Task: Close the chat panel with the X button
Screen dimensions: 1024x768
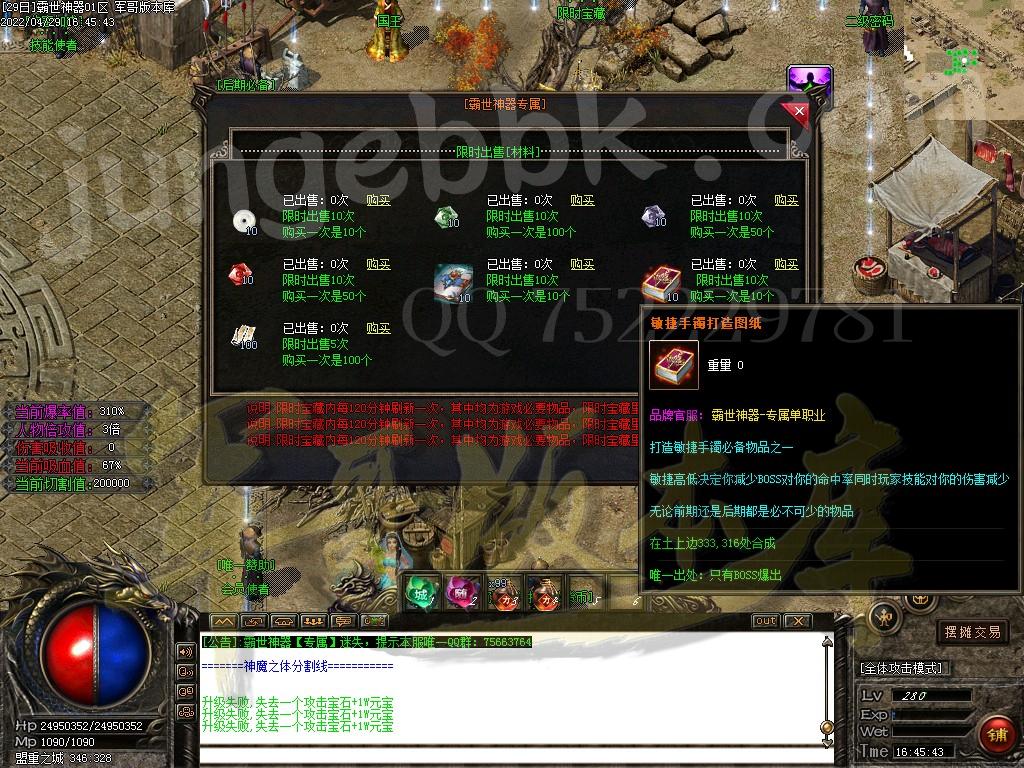Action: pyautogui.click(x=799, y=621)
